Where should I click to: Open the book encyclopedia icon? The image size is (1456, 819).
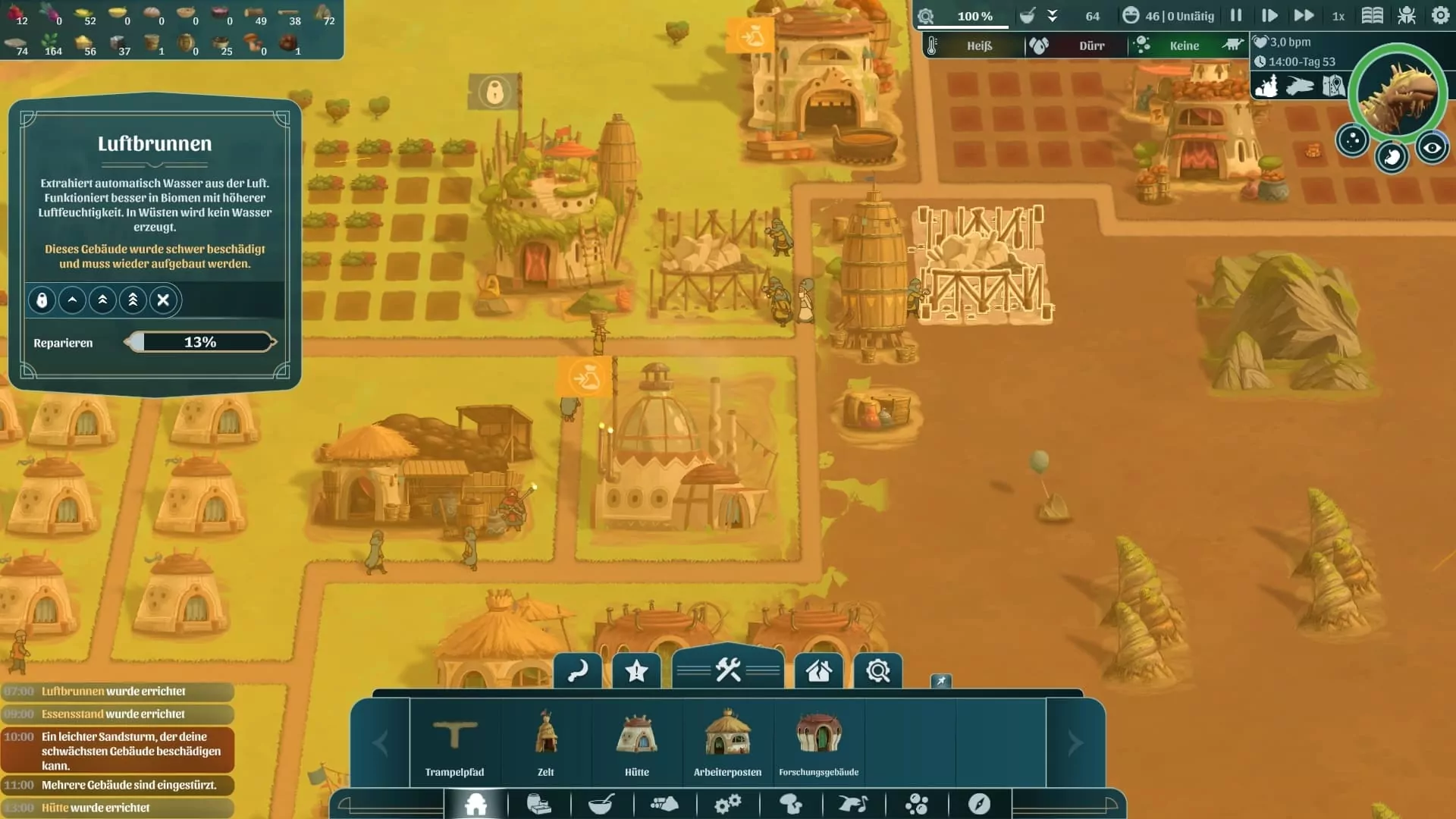[1372, 16]
